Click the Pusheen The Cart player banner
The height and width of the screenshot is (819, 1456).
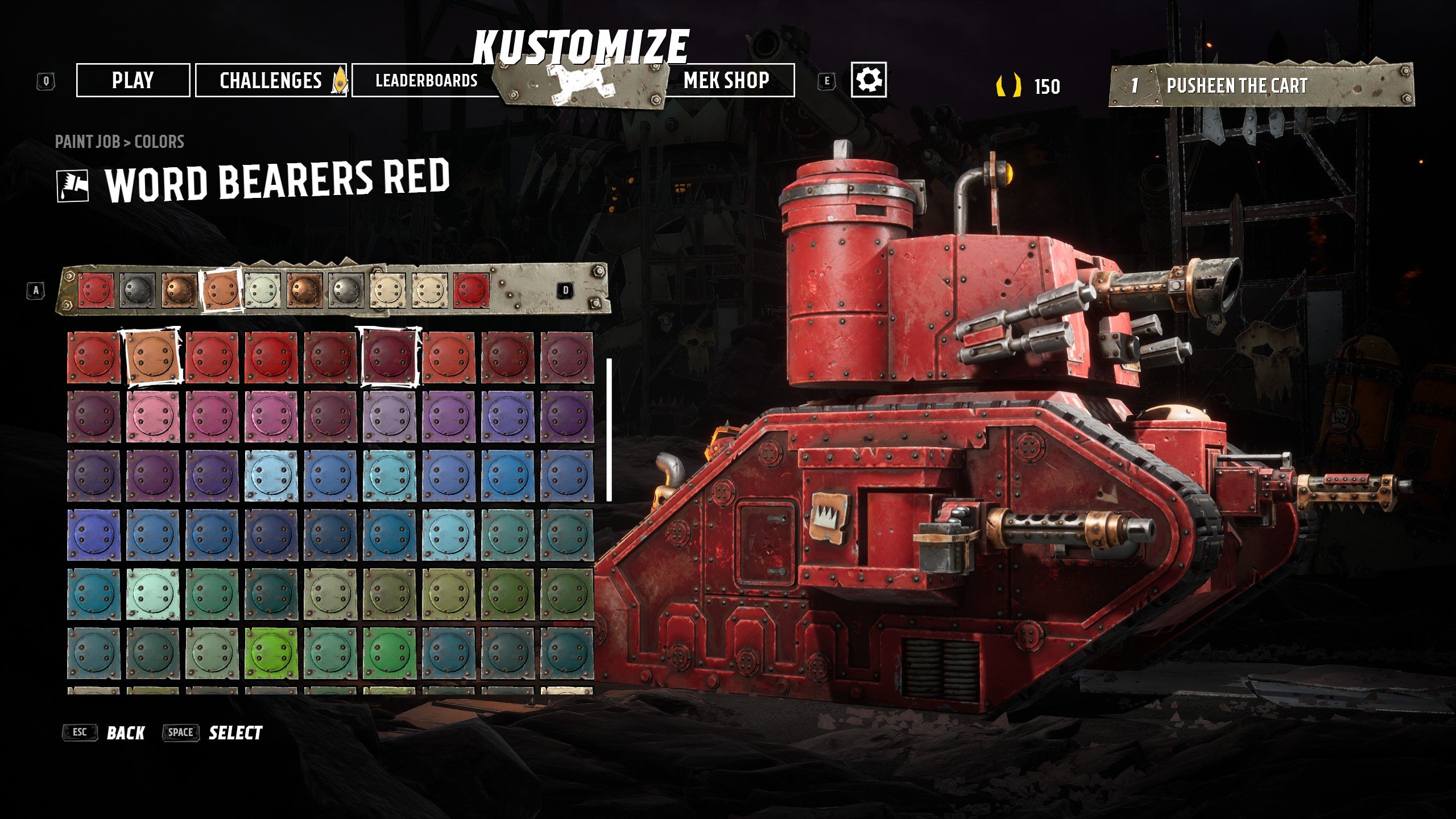click(x=1260, y=86)
